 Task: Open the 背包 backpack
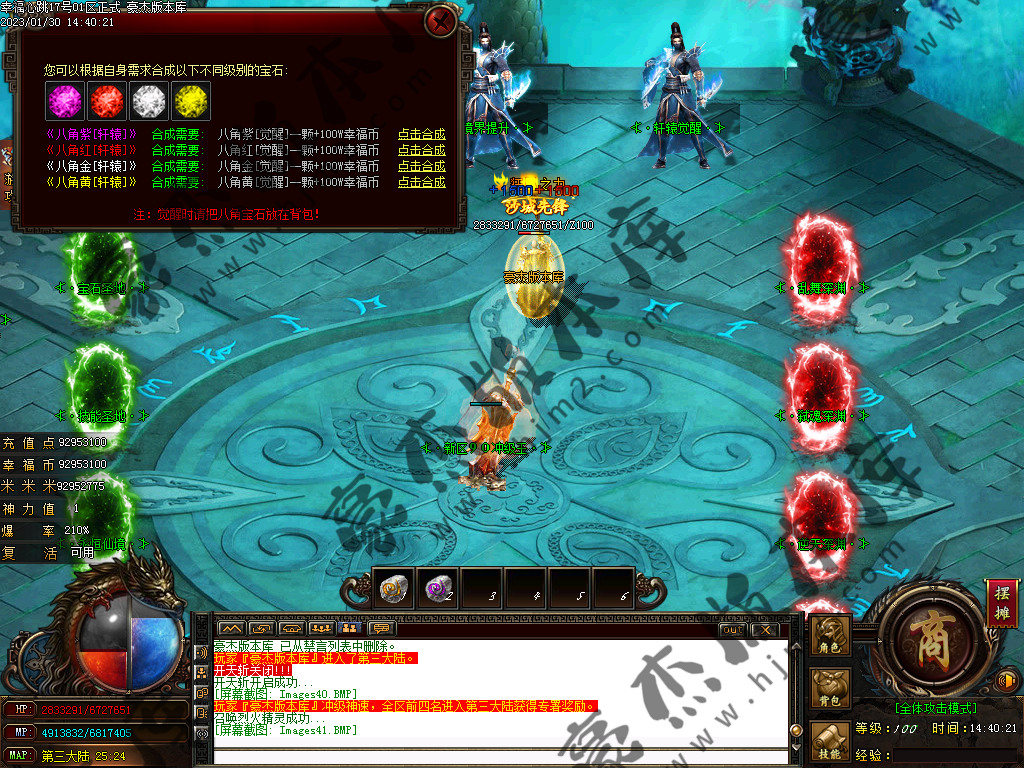click(x=830, y=689)
